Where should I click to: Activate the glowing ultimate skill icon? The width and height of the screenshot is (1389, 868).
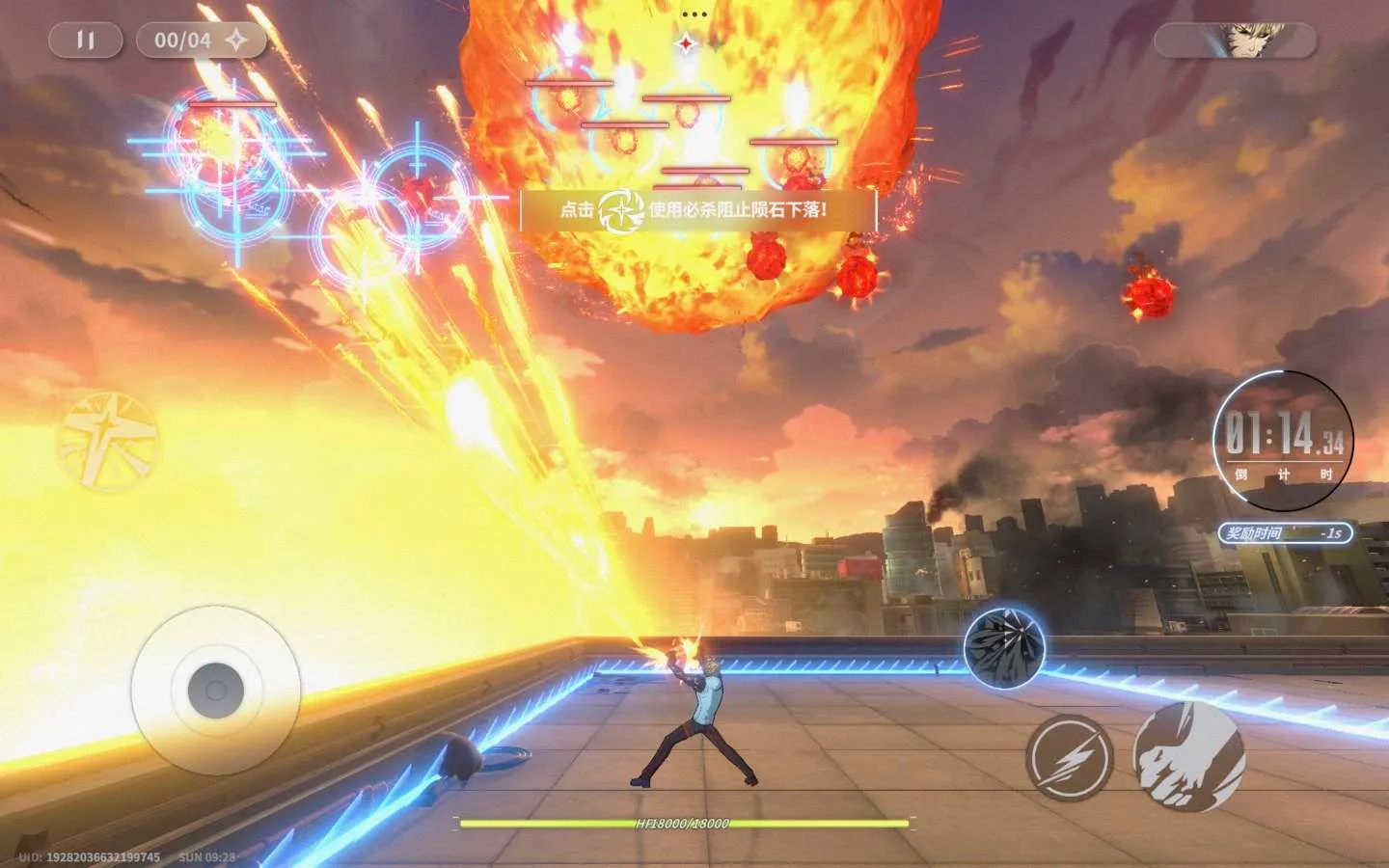point(107,441)
